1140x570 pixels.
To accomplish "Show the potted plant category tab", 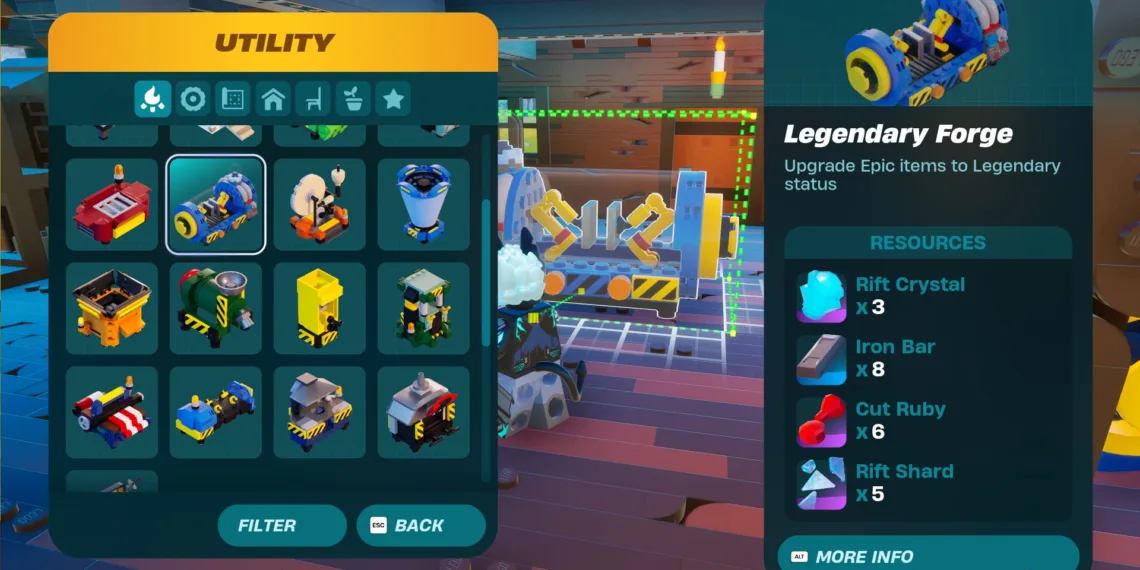I will tap(353, 99).
